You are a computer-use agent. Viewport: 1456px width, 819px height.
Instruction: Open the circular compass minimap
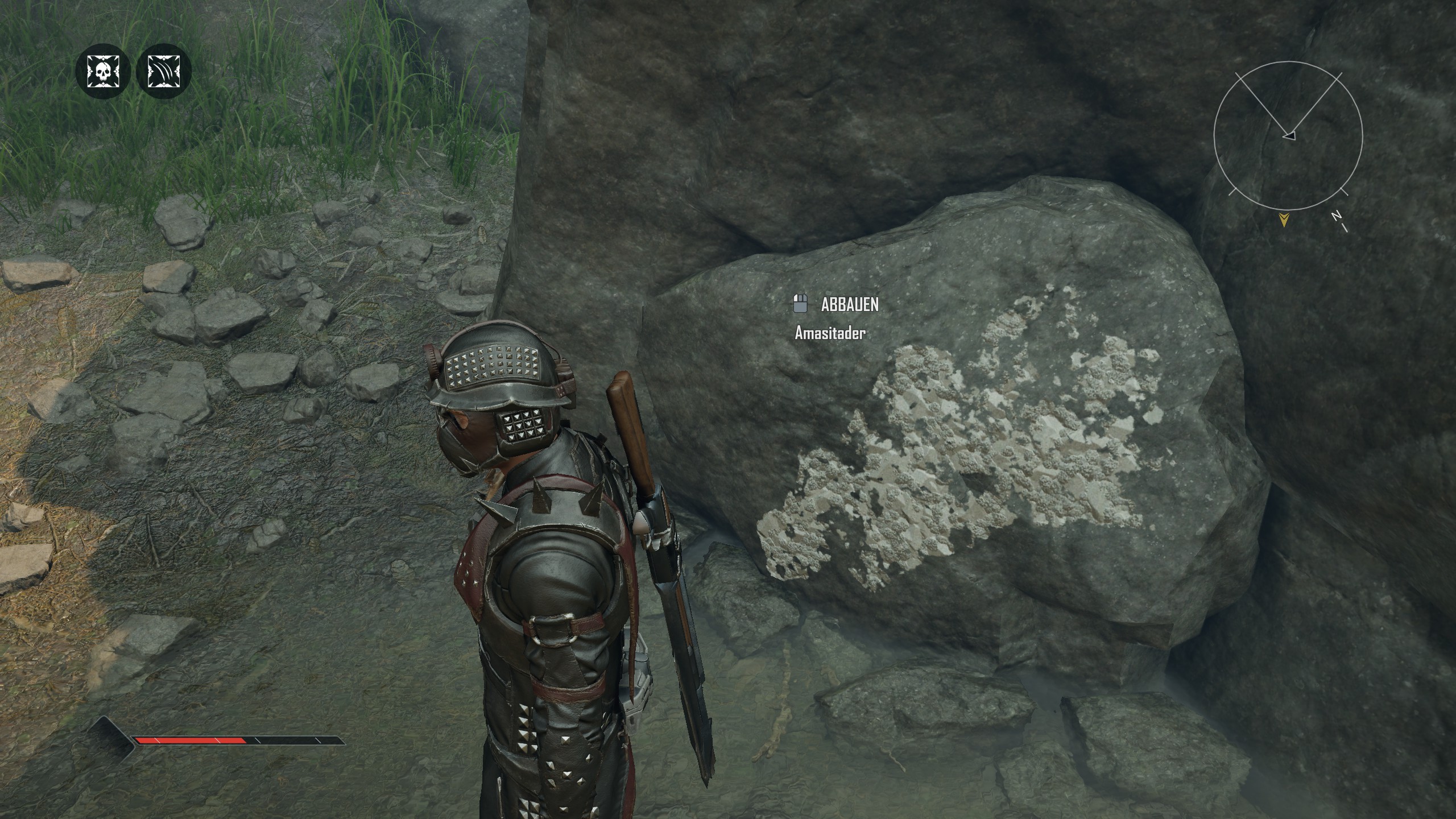(1288, 135)
